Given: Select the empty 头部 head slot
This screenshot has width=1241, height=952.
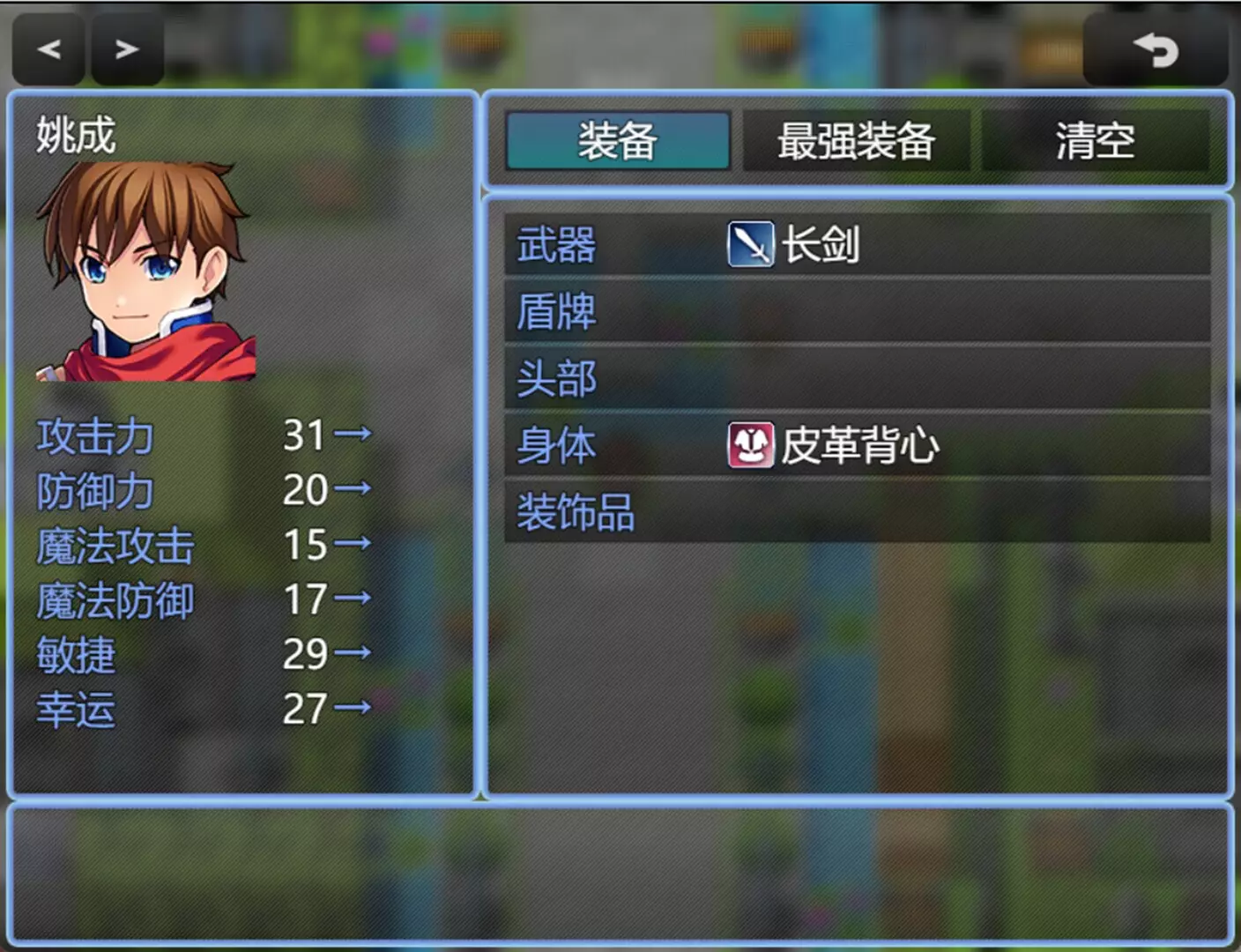Looking at the screenshot, I should [864, 377].
